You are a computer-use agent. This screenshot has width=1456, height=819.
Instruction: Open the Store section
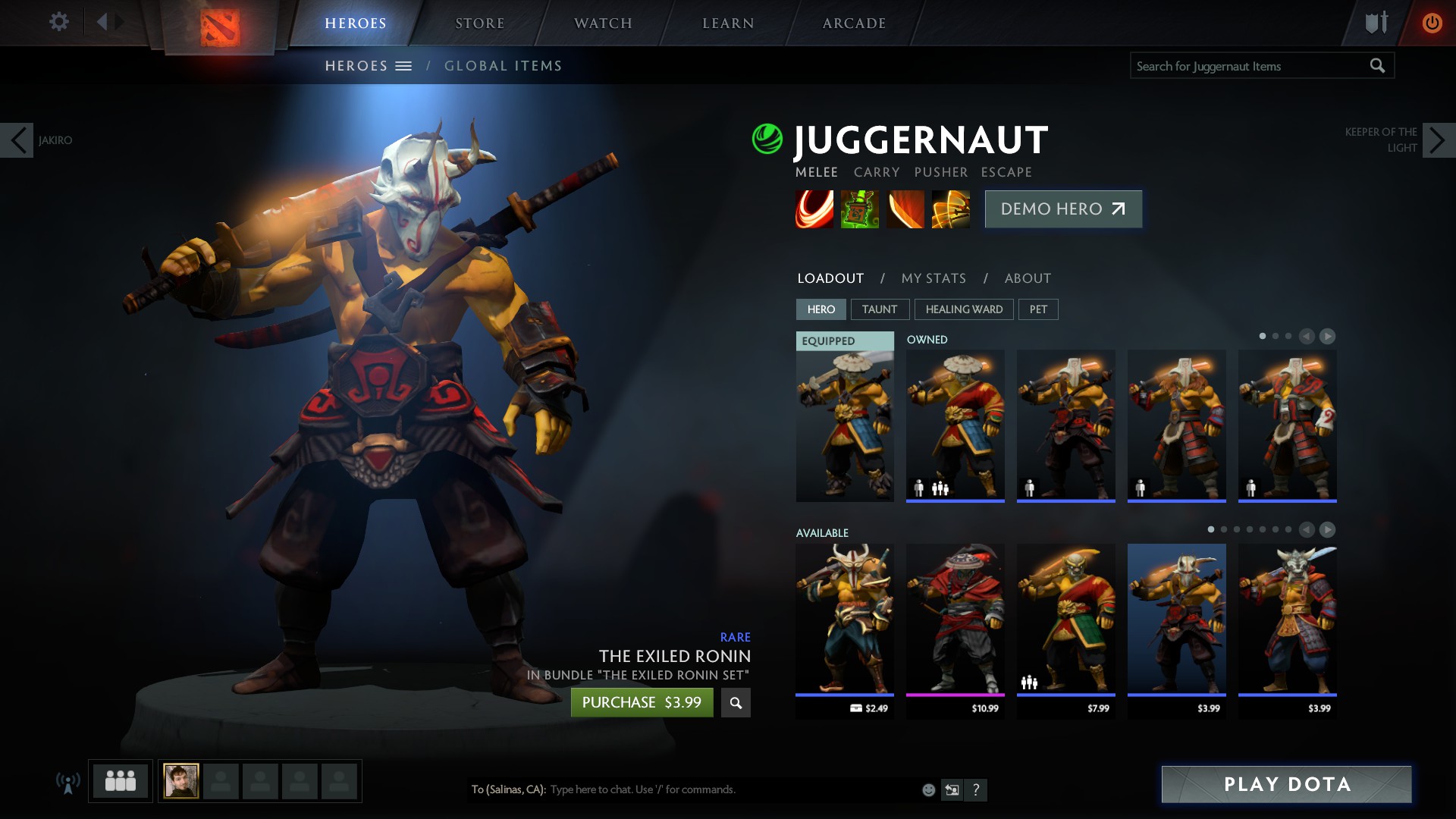[x=479, y=24]
